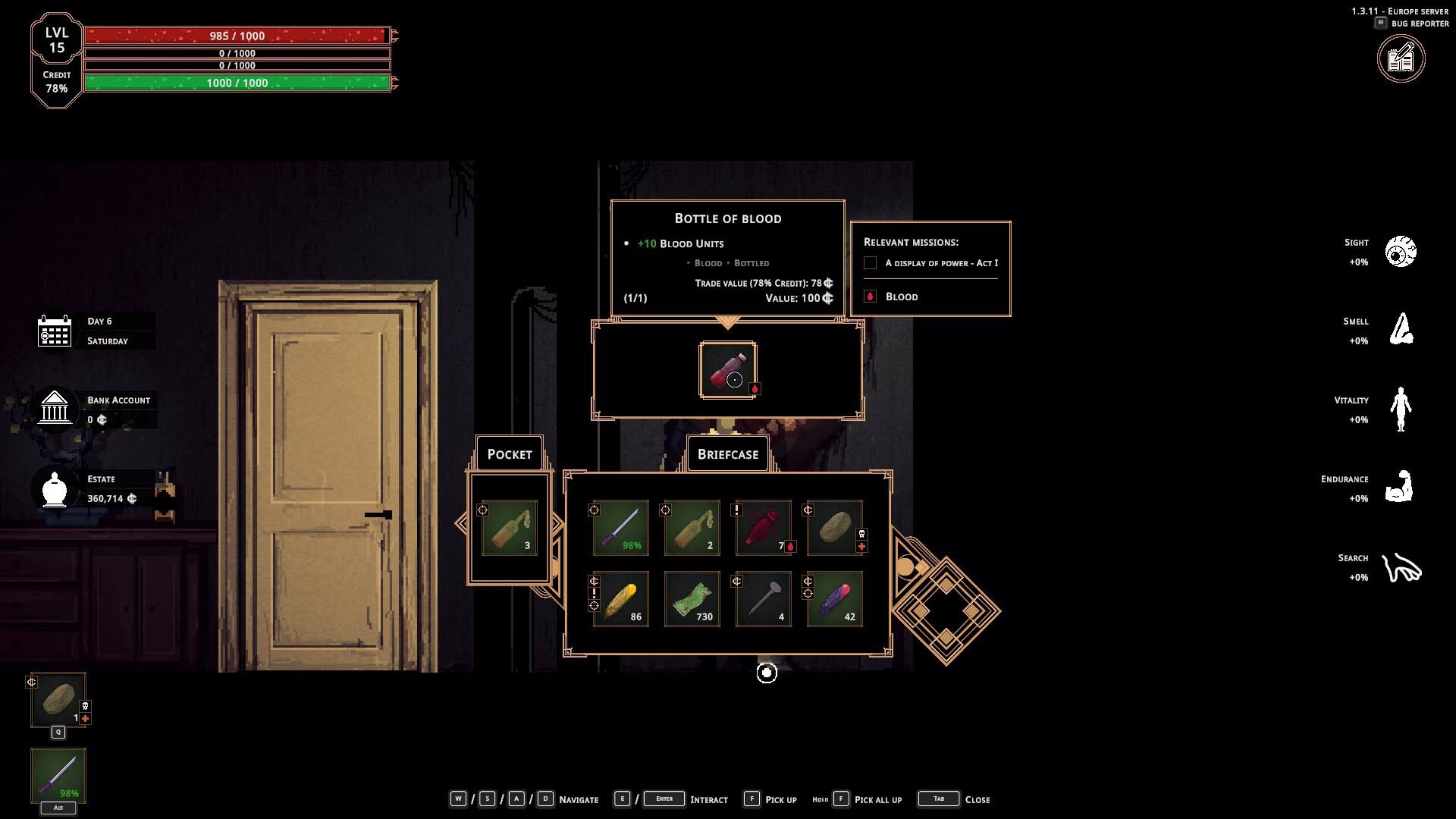
Task: Click the golden feather stack of 86
Action: (x=620, y=599)
